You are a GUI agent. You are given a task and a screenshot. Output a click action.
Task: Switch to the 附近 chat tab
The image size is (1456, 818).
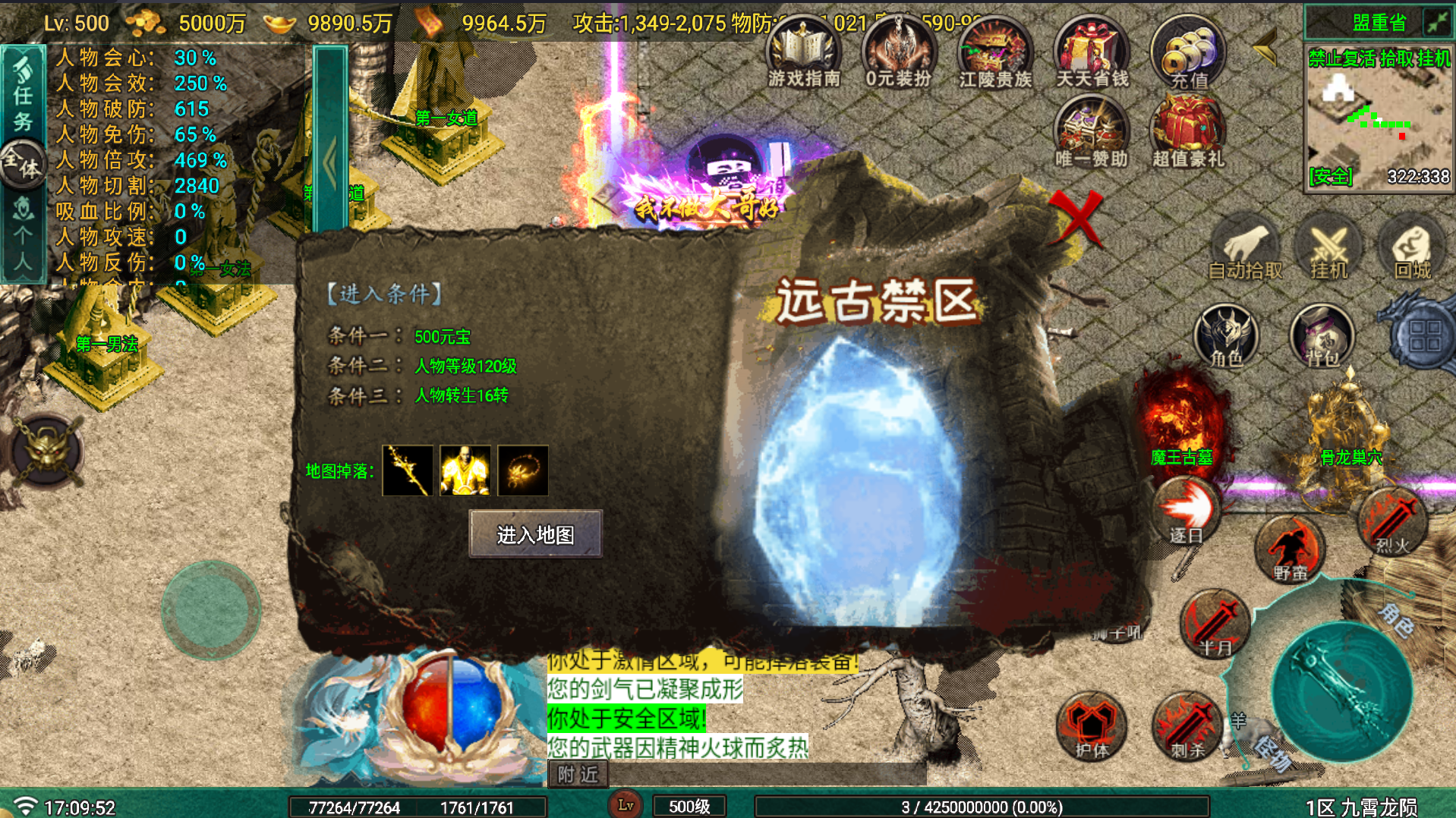click(577, 774)
